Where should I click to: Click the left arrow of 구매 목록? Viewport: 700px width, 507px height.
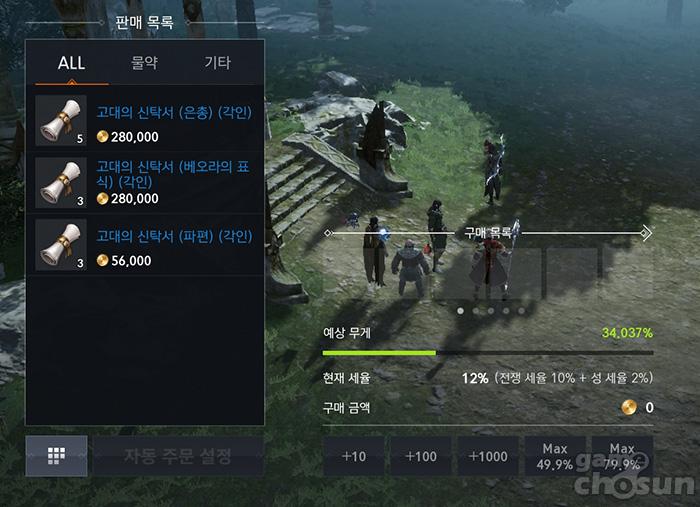tap(327, 232)
